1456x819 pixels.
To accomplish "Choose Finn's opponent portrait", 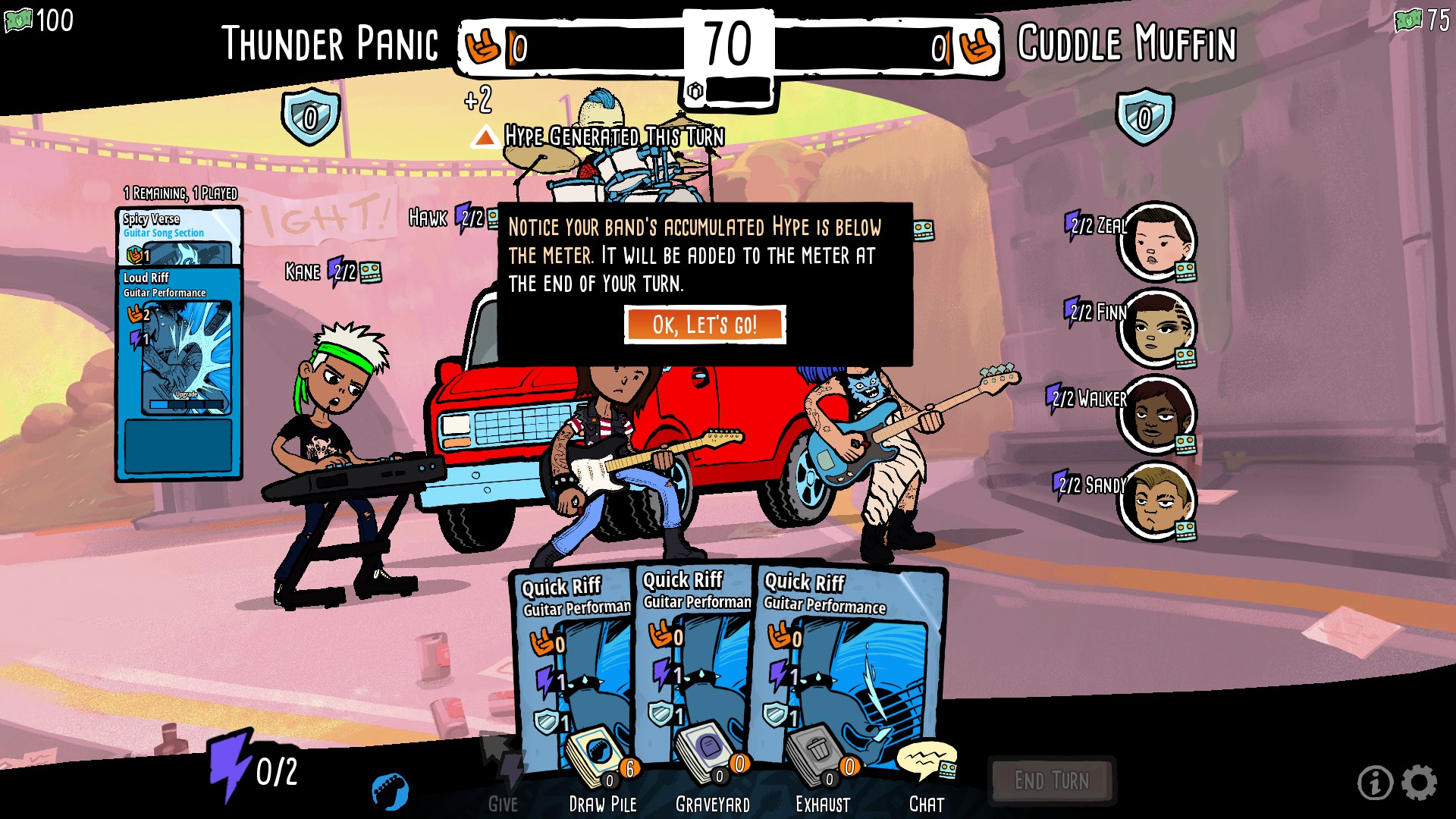I will tap(1156, 328).
